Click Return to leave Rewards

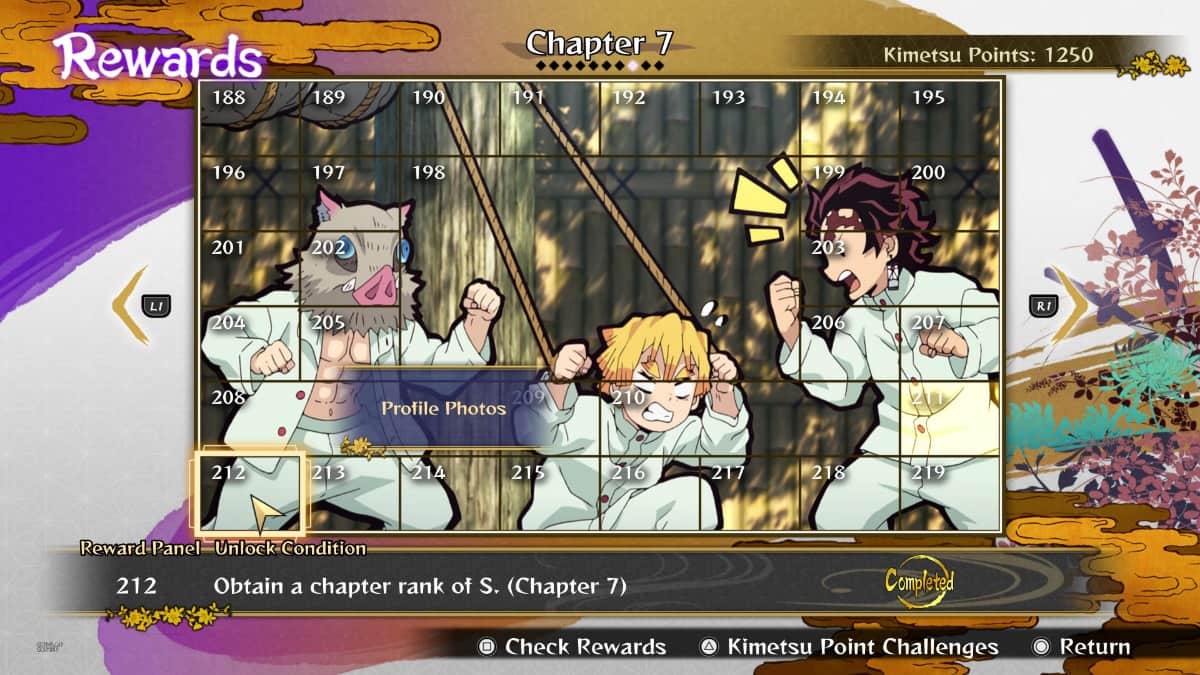(1083, 647)
